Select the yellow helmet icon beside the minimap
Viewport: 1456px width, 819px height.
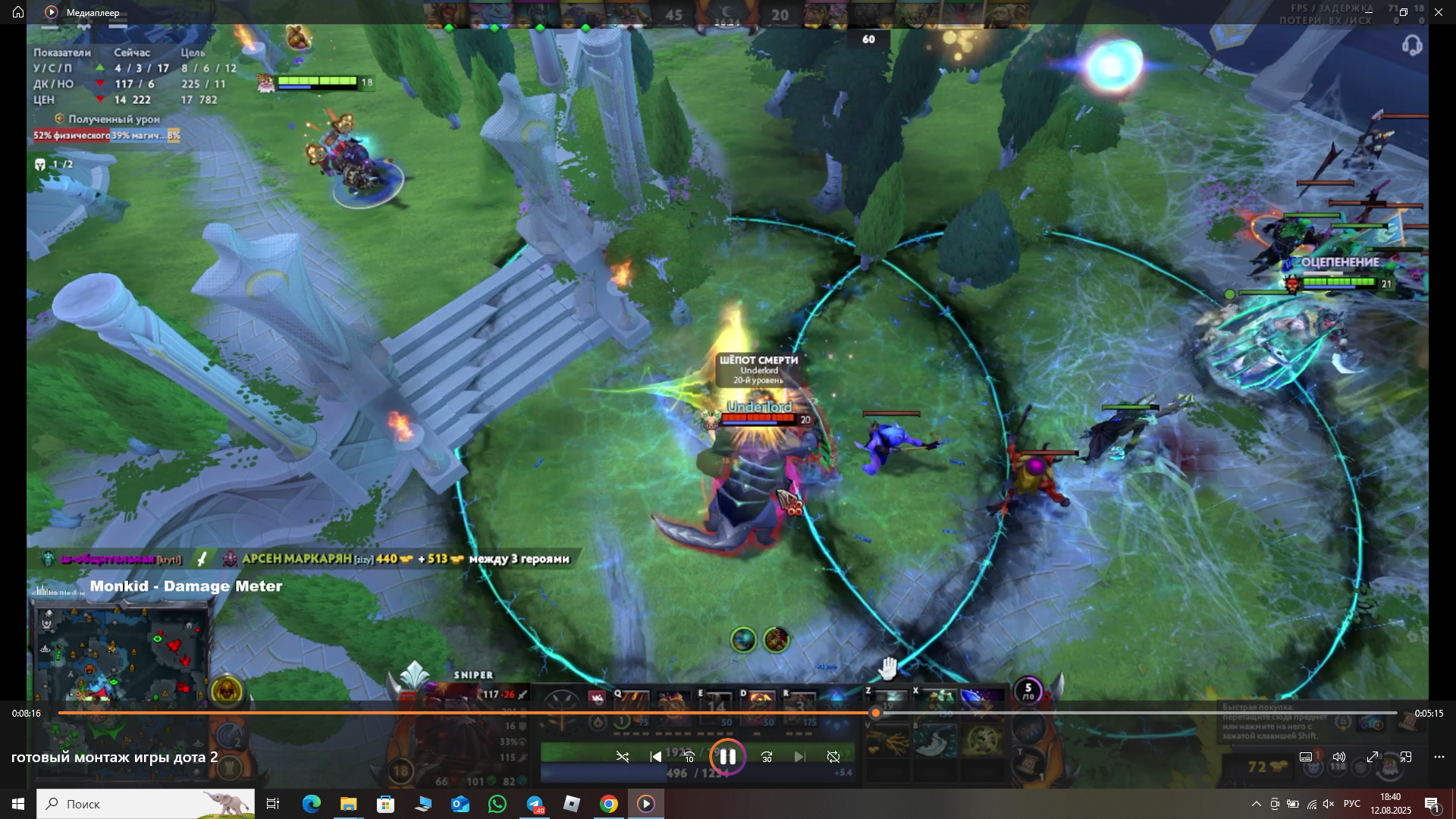pos(226,691)
